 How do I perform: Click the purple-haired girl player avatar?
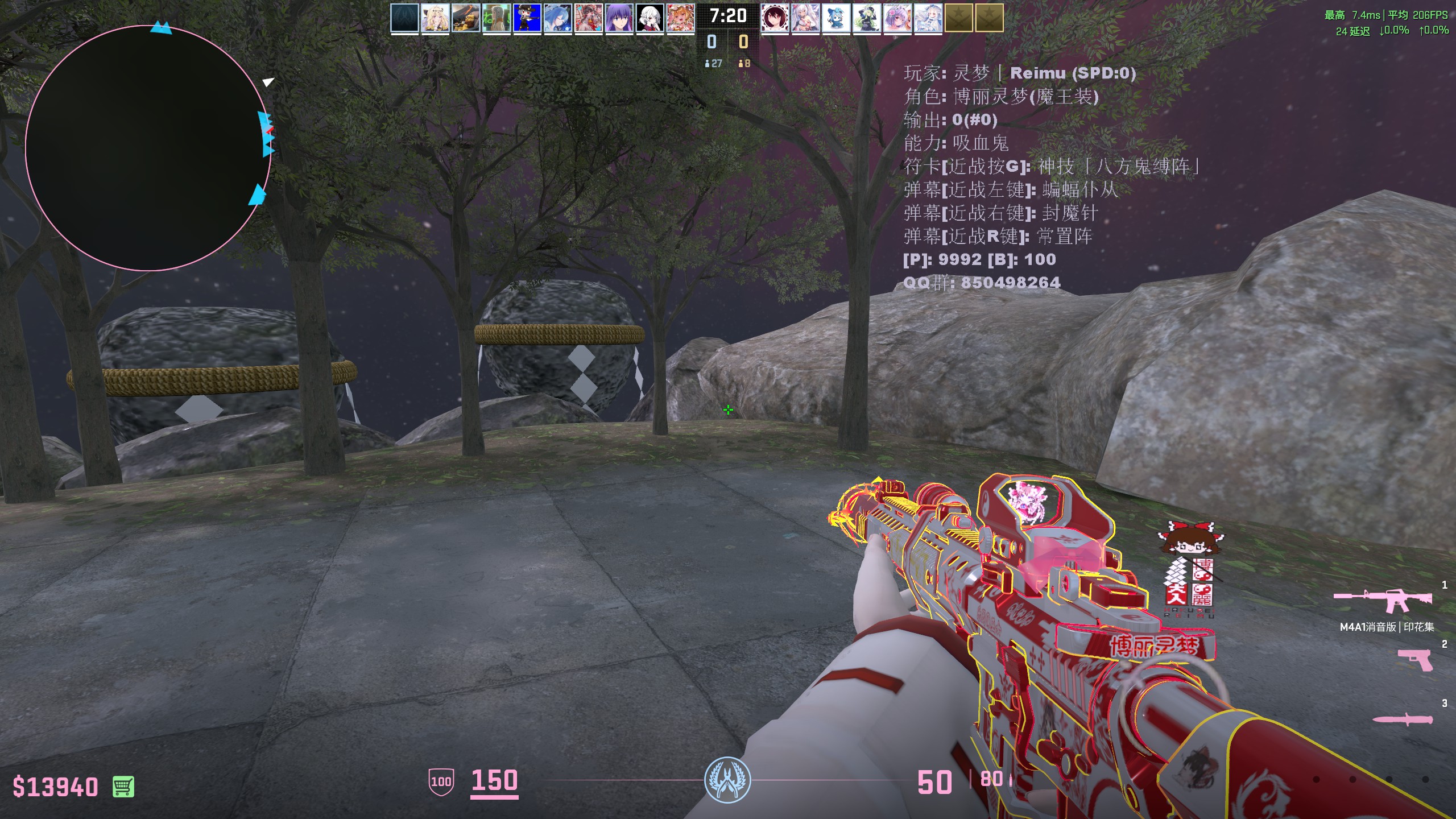(619, 18)
